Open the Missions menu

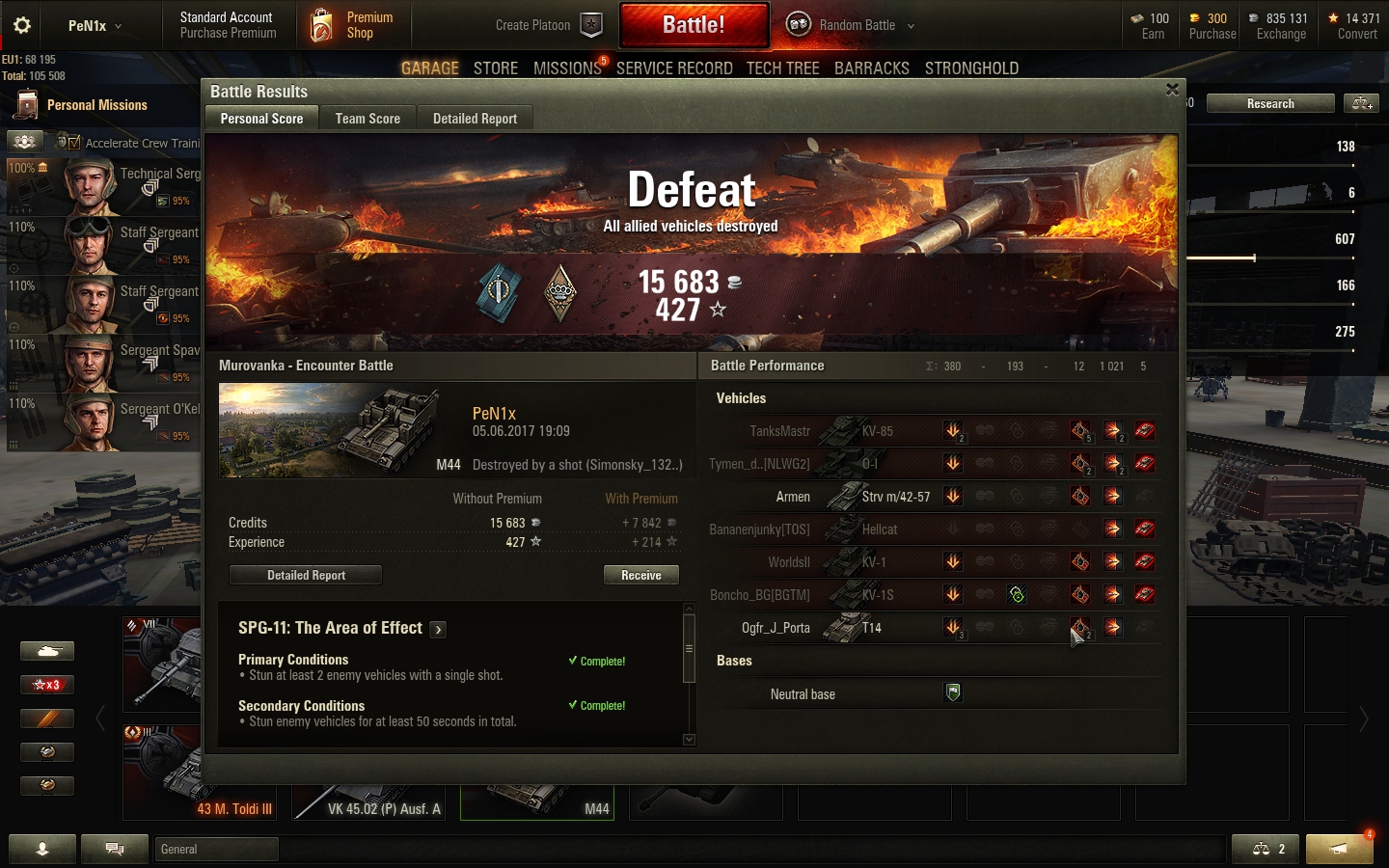point(567,68)
